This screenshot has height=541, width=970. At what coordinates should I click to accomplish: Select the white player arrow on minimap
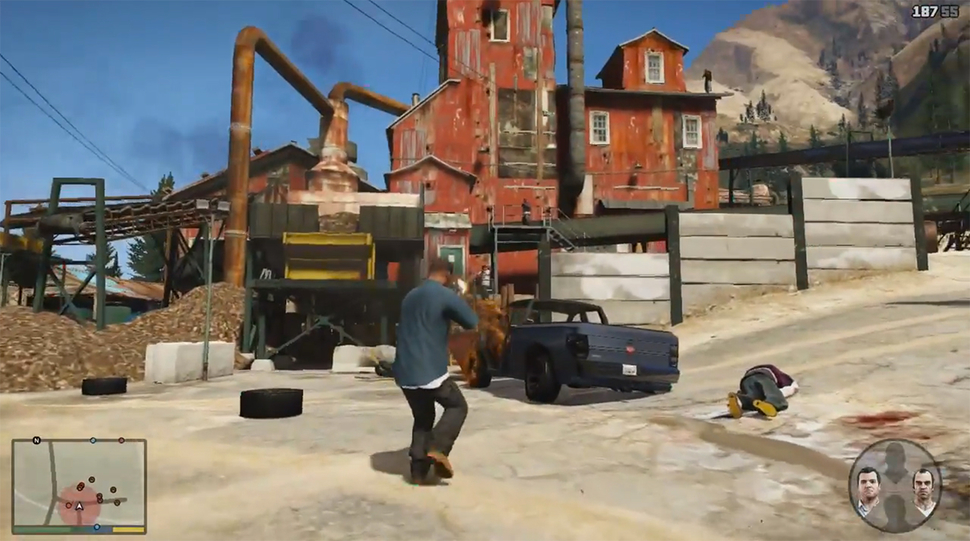78,506
